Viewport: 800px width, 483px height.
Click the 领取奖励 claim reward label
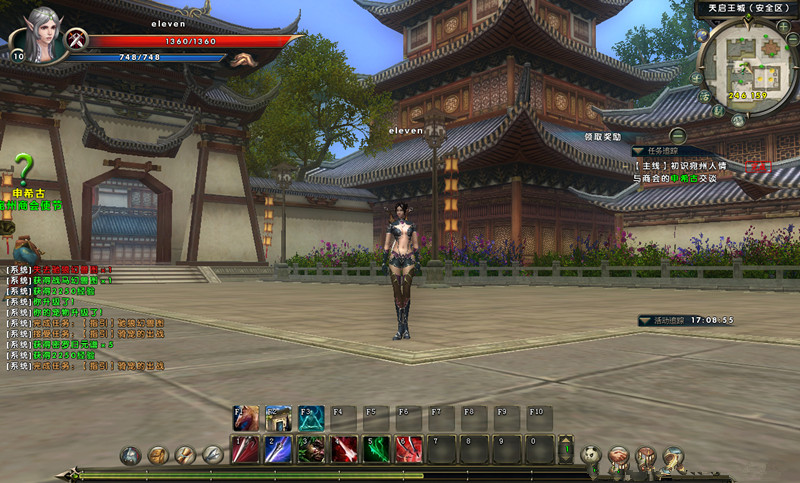click(x=603, y=136)
